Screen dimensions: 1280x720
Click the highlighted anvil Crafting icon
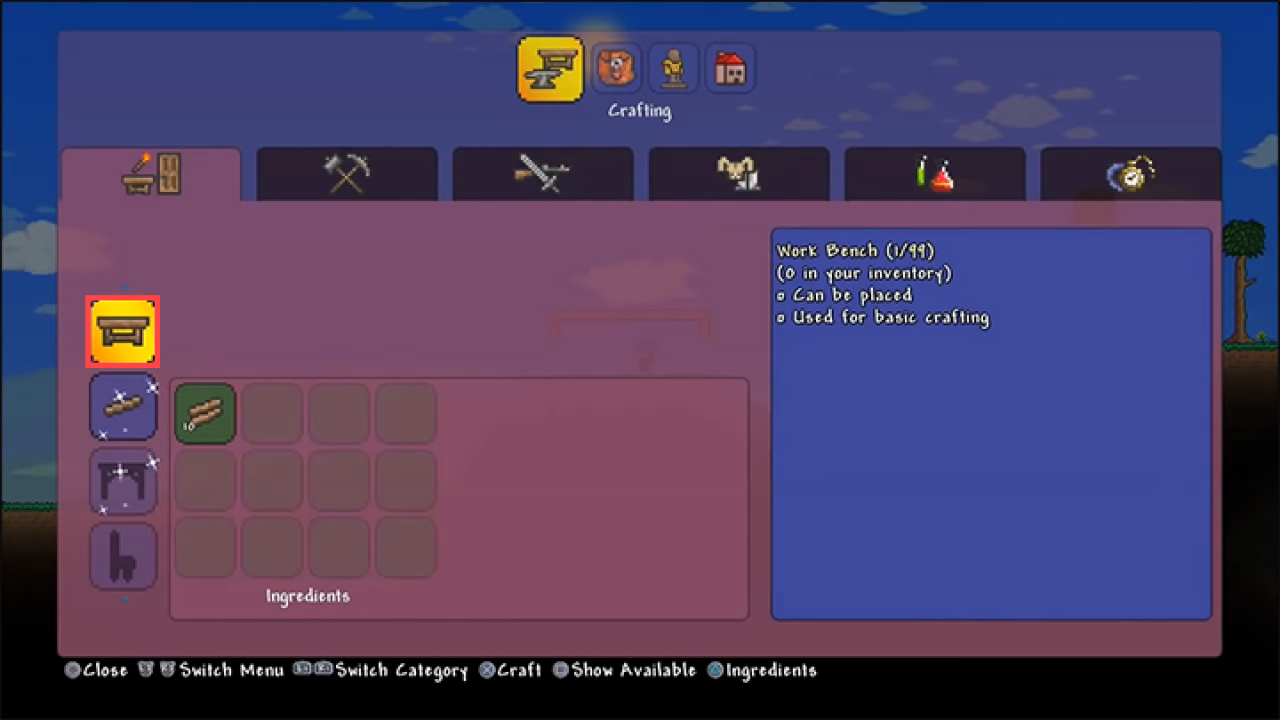pos(550,67)
